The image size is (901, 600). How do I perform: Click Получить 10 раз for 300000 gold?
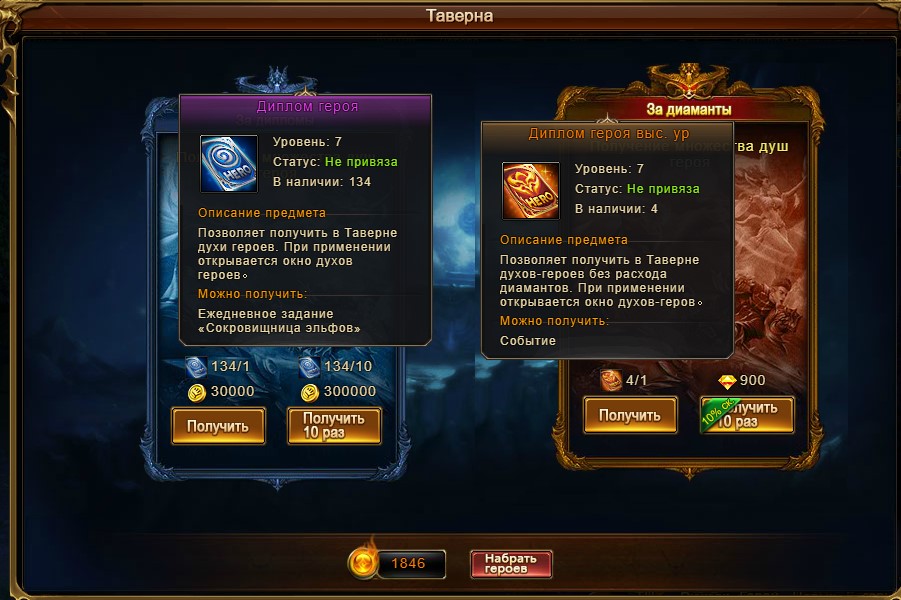(x=334, y=426)
